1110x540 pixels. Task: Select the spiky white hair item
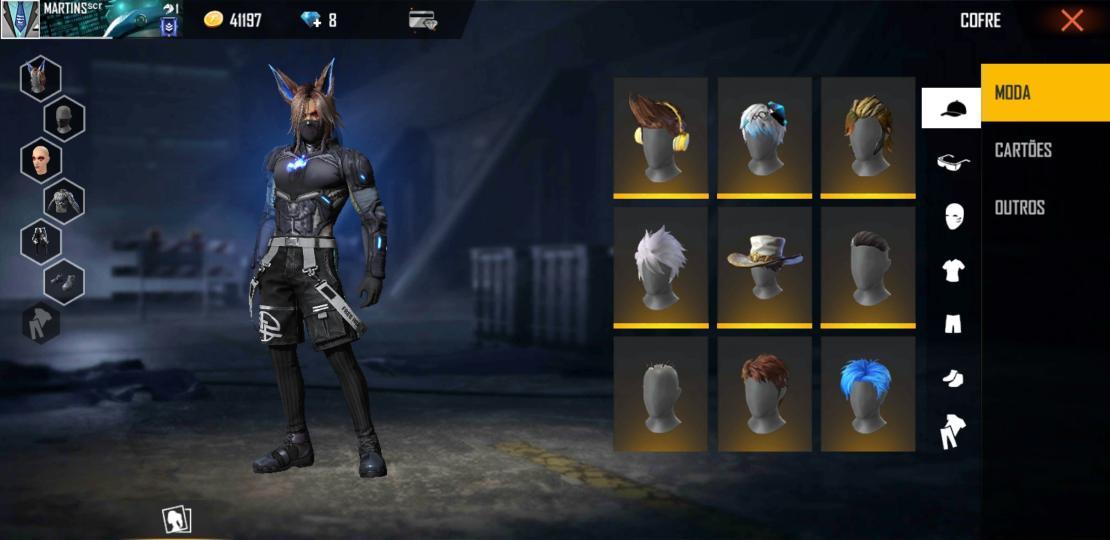click(x=660, y=265)
